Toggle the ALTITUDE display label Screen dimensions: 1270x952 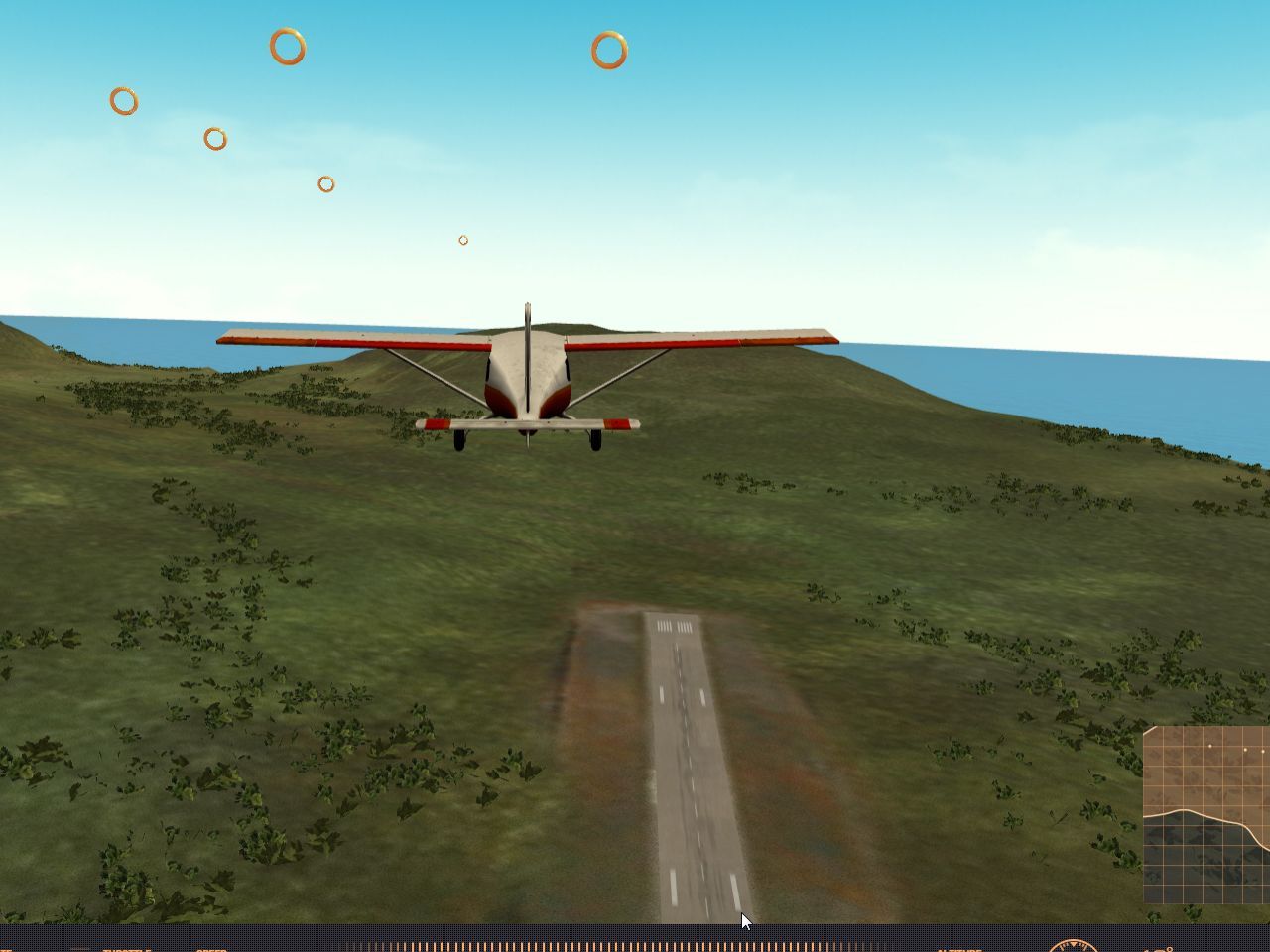coord(957,950)
